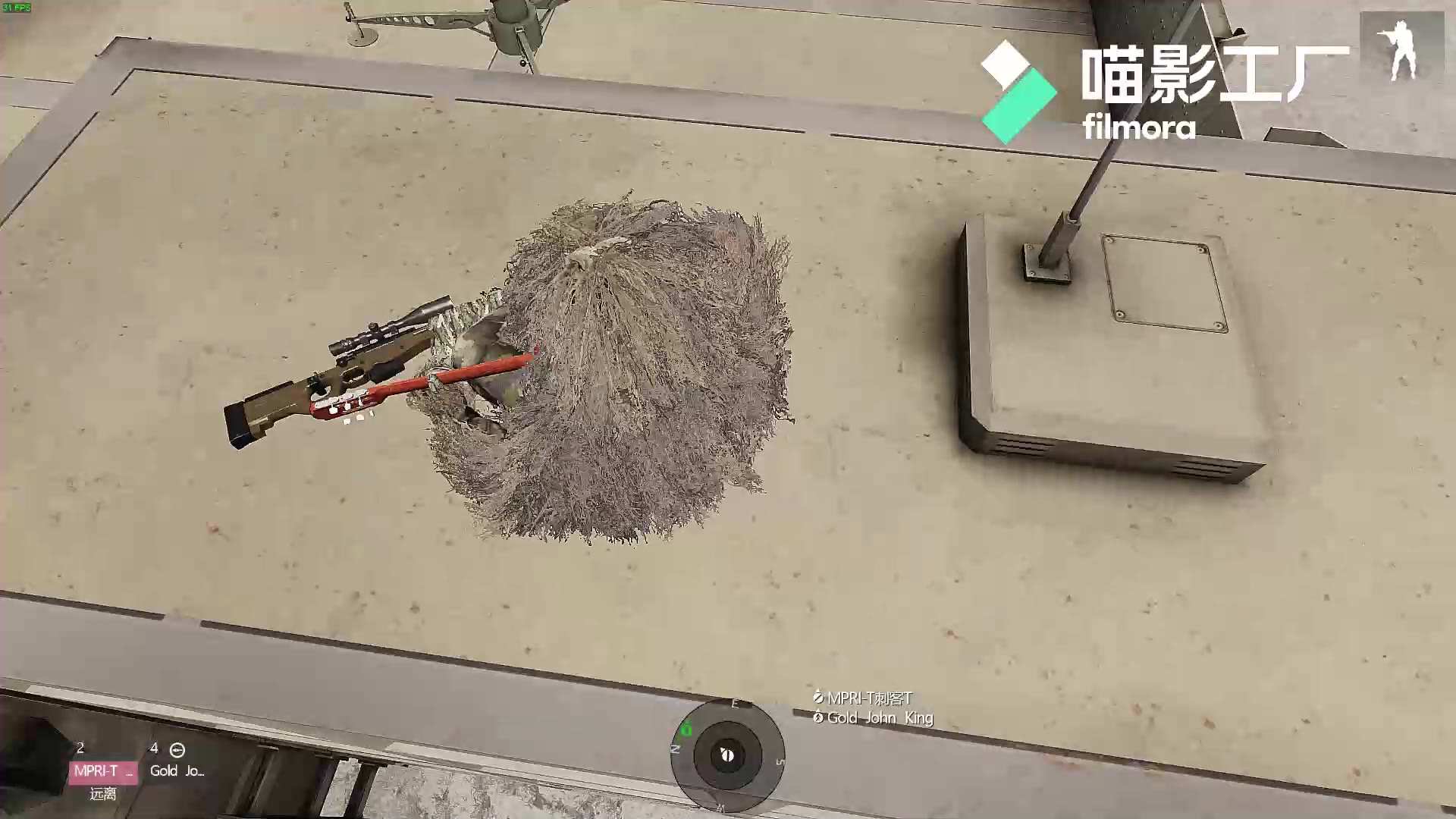Select the Gold John King kill feed entry
The width and height of the screenshot is (1456, 819).
point(876,717)
